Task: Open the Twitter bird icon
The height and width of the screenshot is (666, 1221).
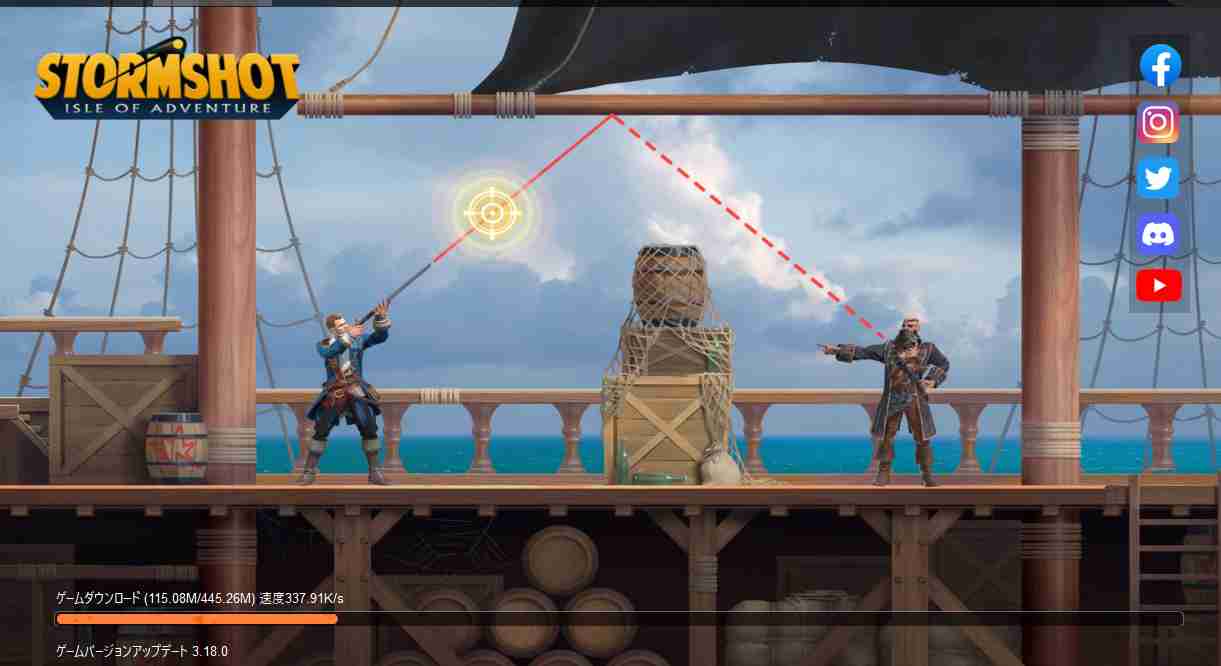Action: coord(1158,178)
